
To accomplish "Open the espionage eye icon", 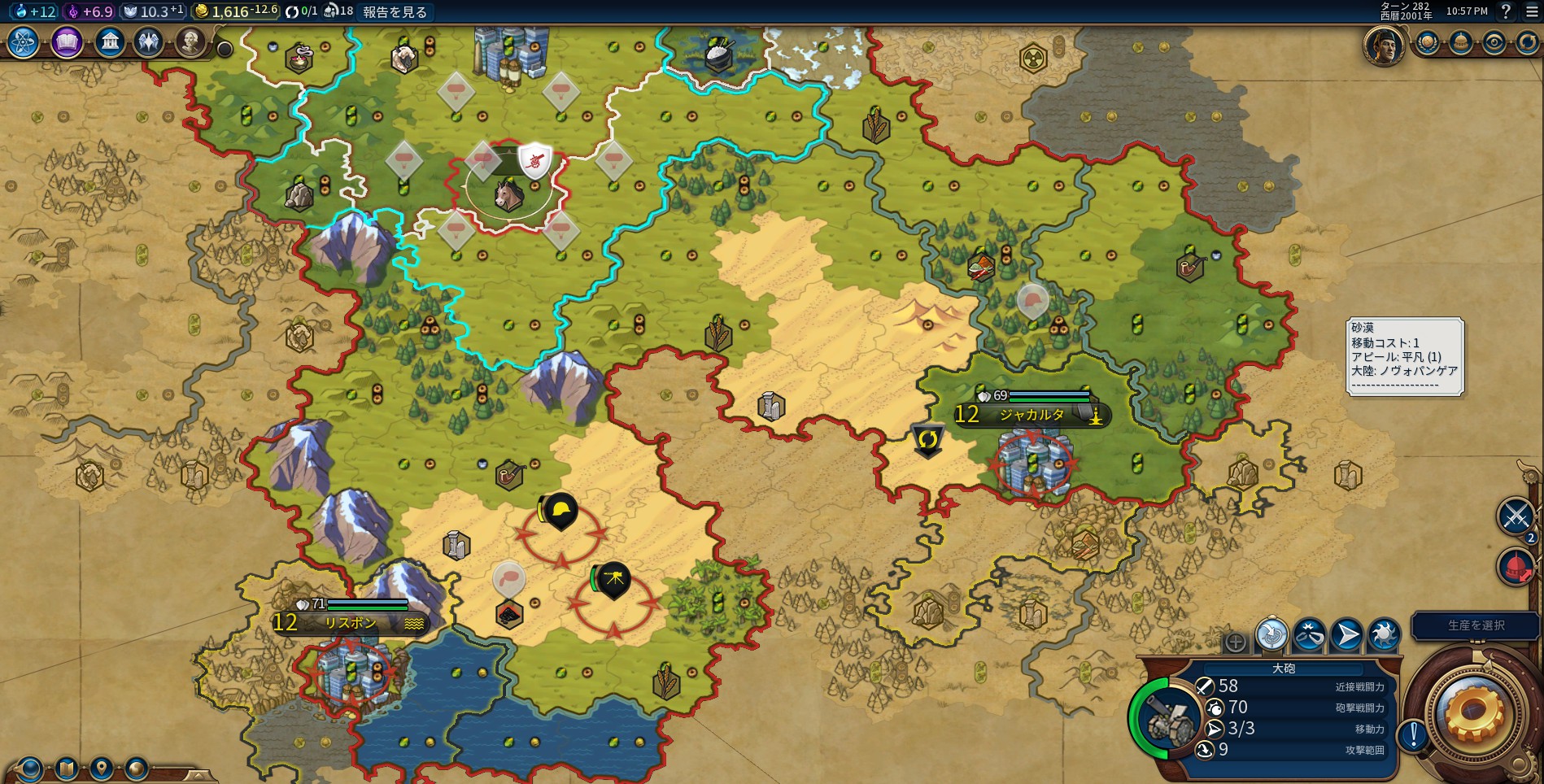I will click(x=1494, y=43).
